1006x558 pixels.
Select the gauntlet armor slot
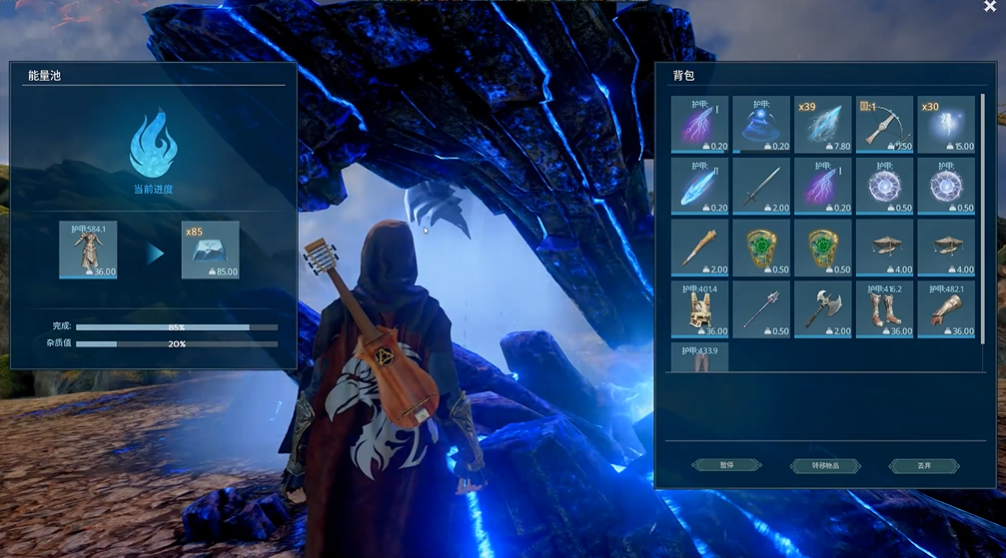pos(946,309)
